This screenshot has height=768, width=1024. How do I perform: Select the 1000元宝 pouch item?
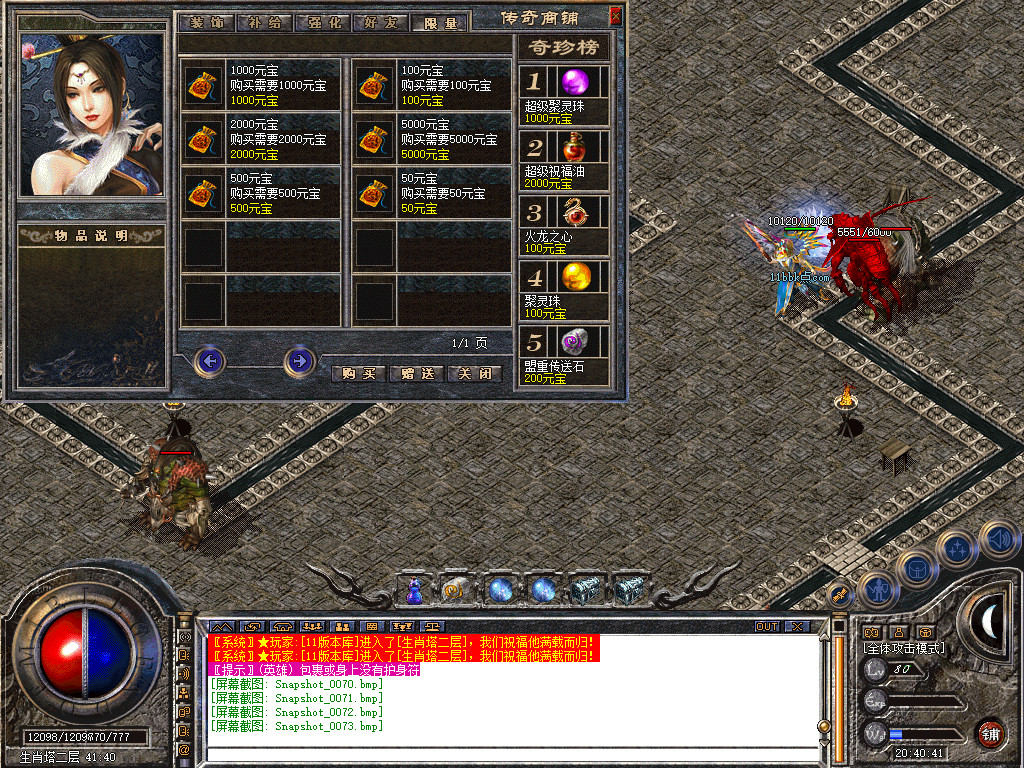click(205, 86)
